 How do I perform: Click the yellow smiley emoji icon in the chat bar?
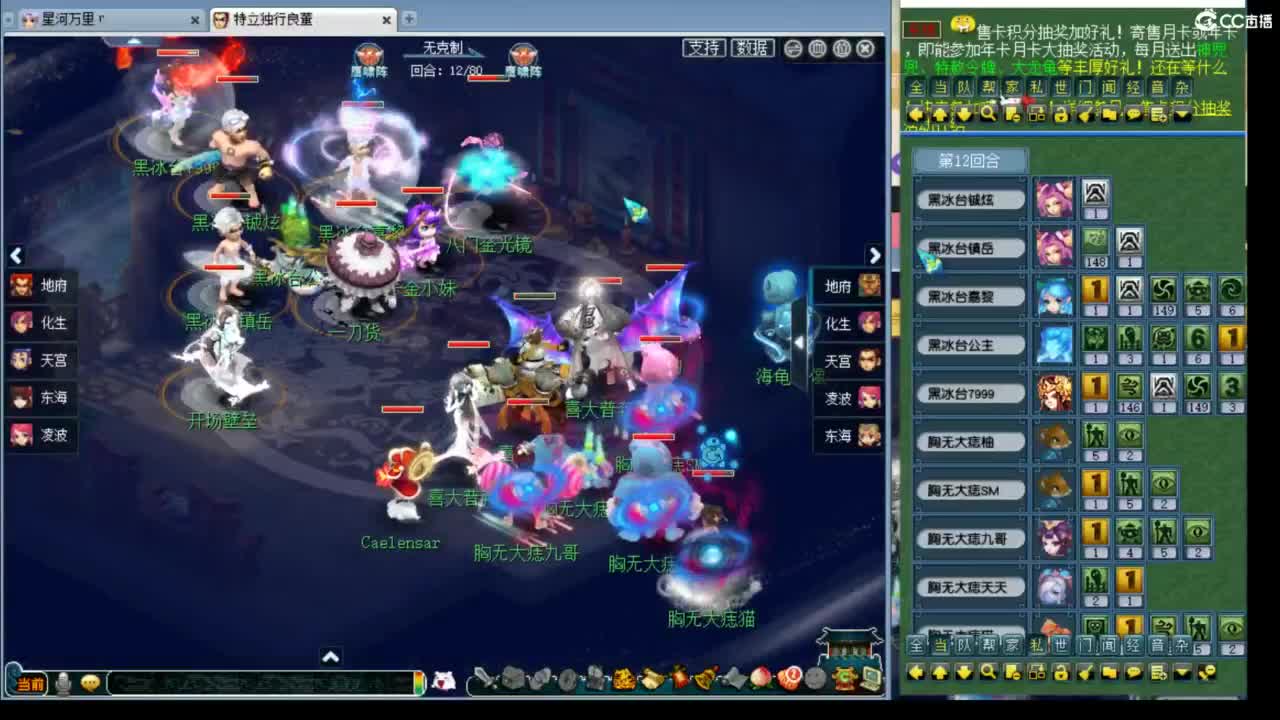(x=90, y=682)
